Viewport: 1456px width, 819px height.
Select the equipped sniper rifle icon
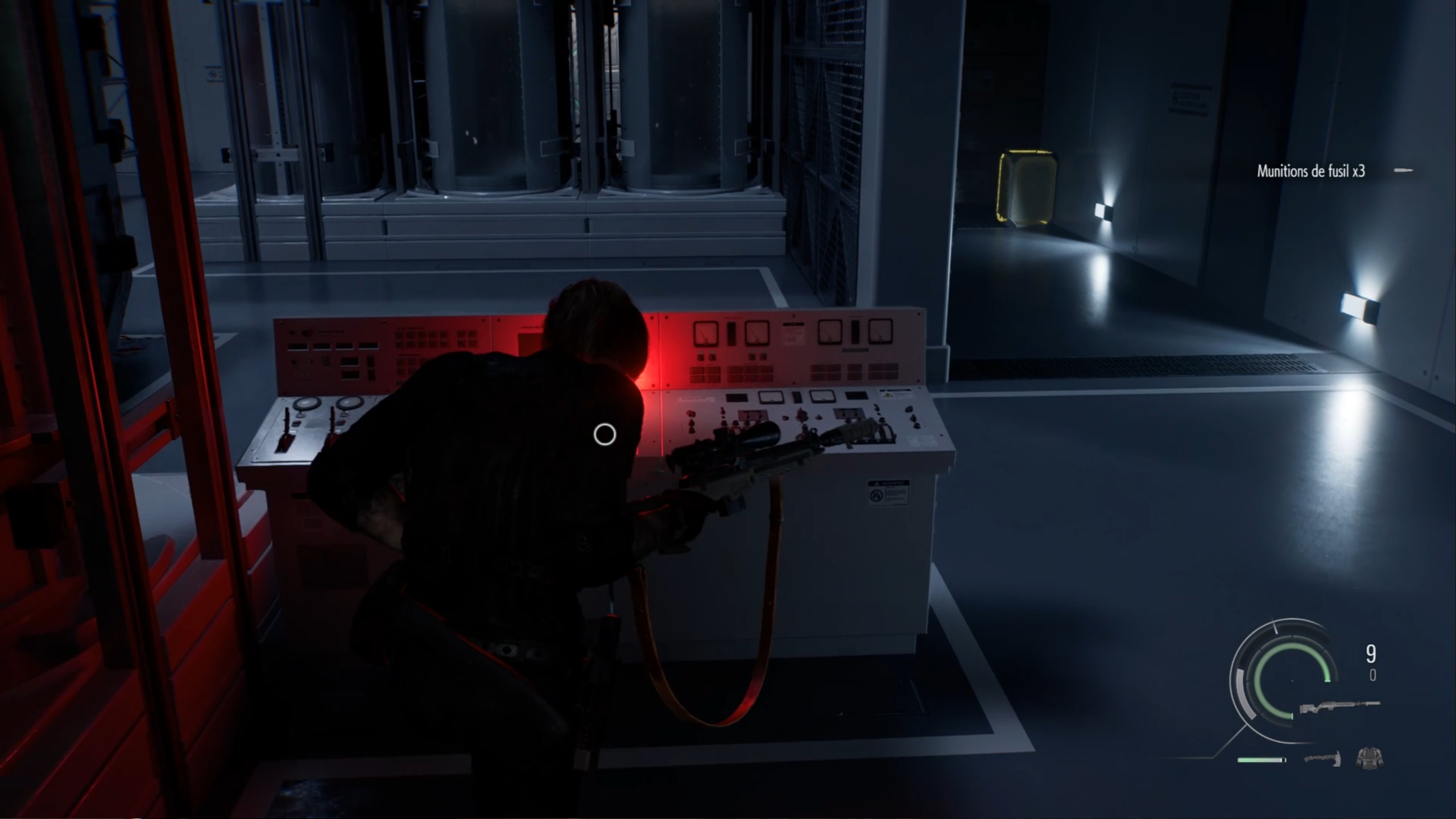tap(1340, 709)
